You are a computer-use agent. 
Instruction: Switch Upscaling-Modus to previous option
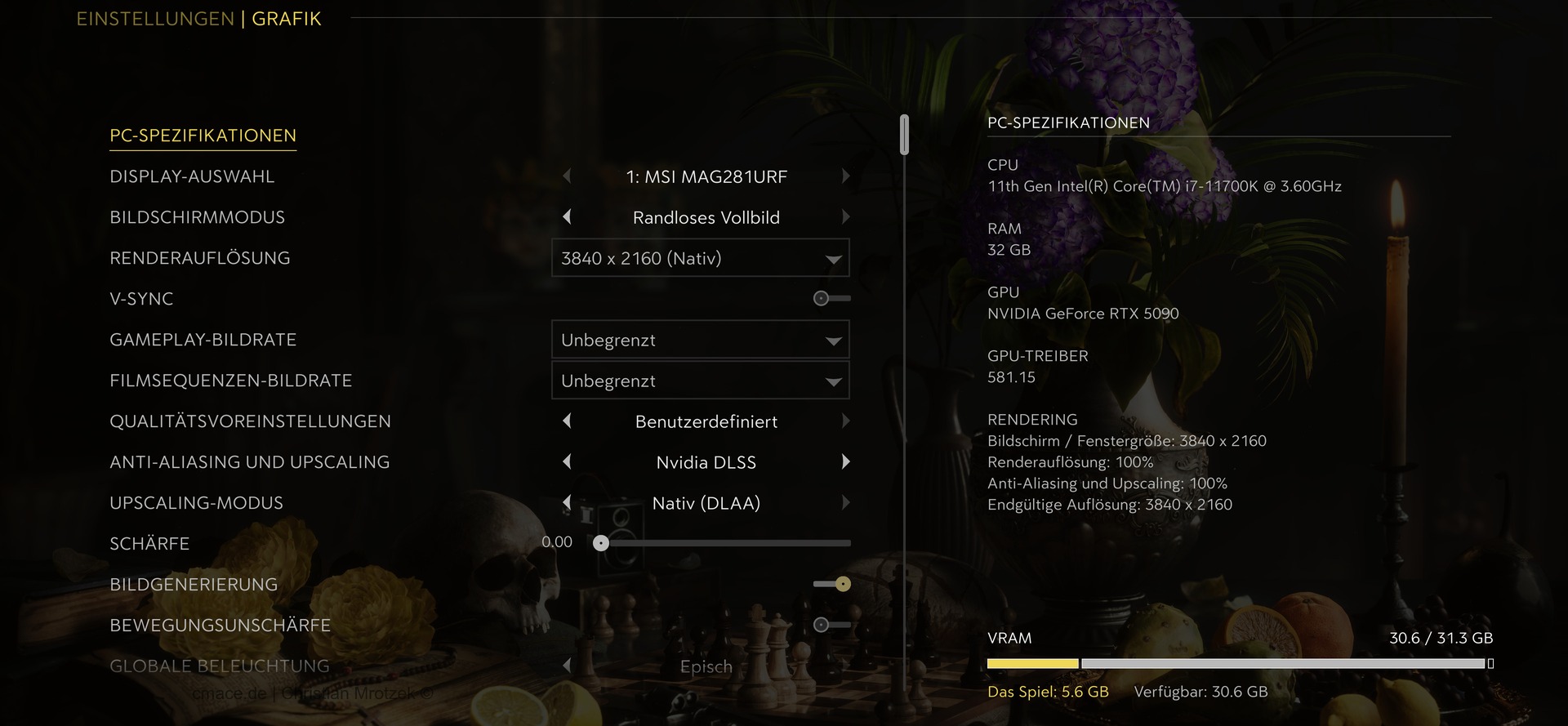(x=567, y=503)
